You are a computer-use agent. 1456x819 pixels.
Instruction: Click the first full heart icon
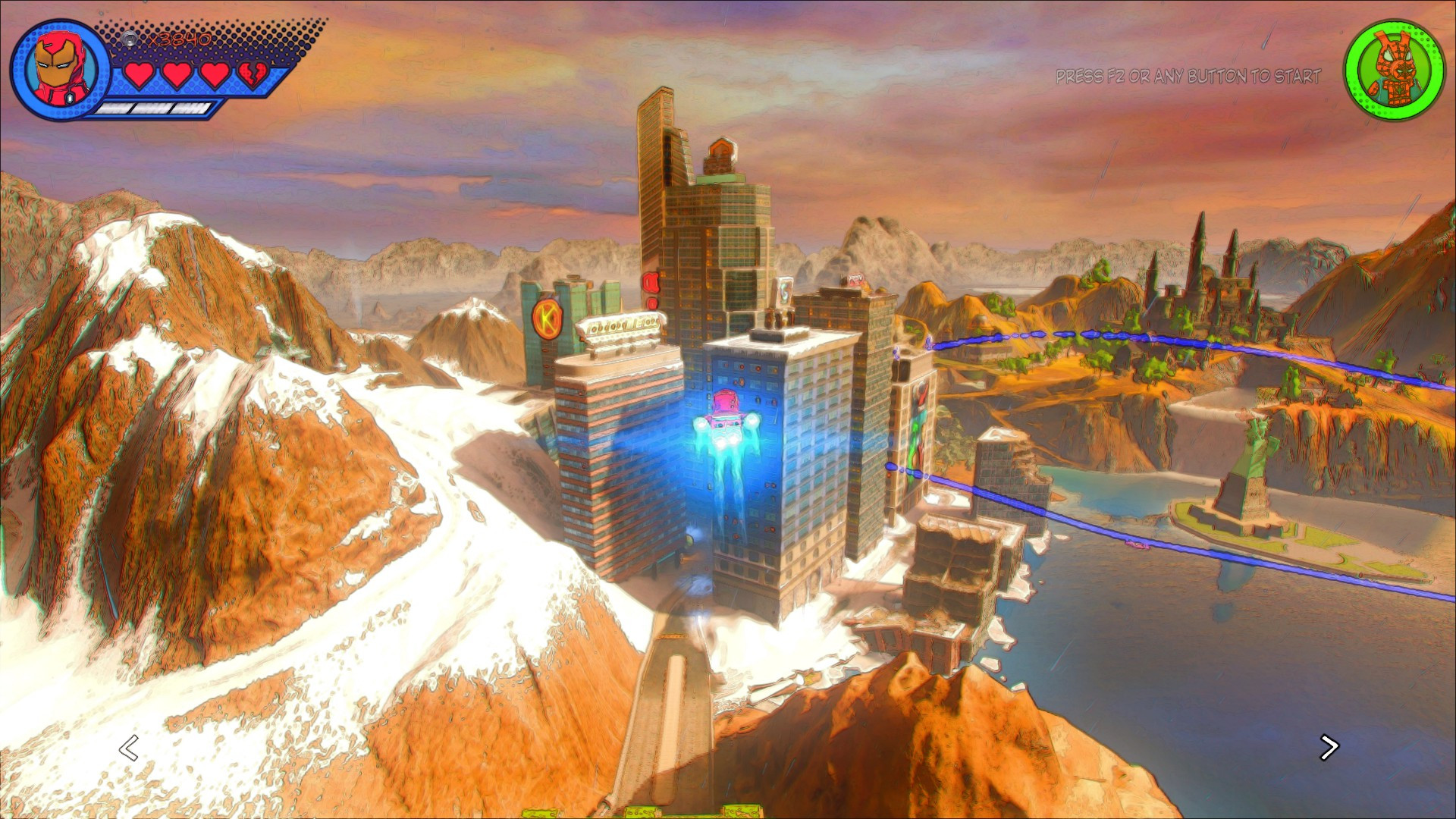point(138,76)
